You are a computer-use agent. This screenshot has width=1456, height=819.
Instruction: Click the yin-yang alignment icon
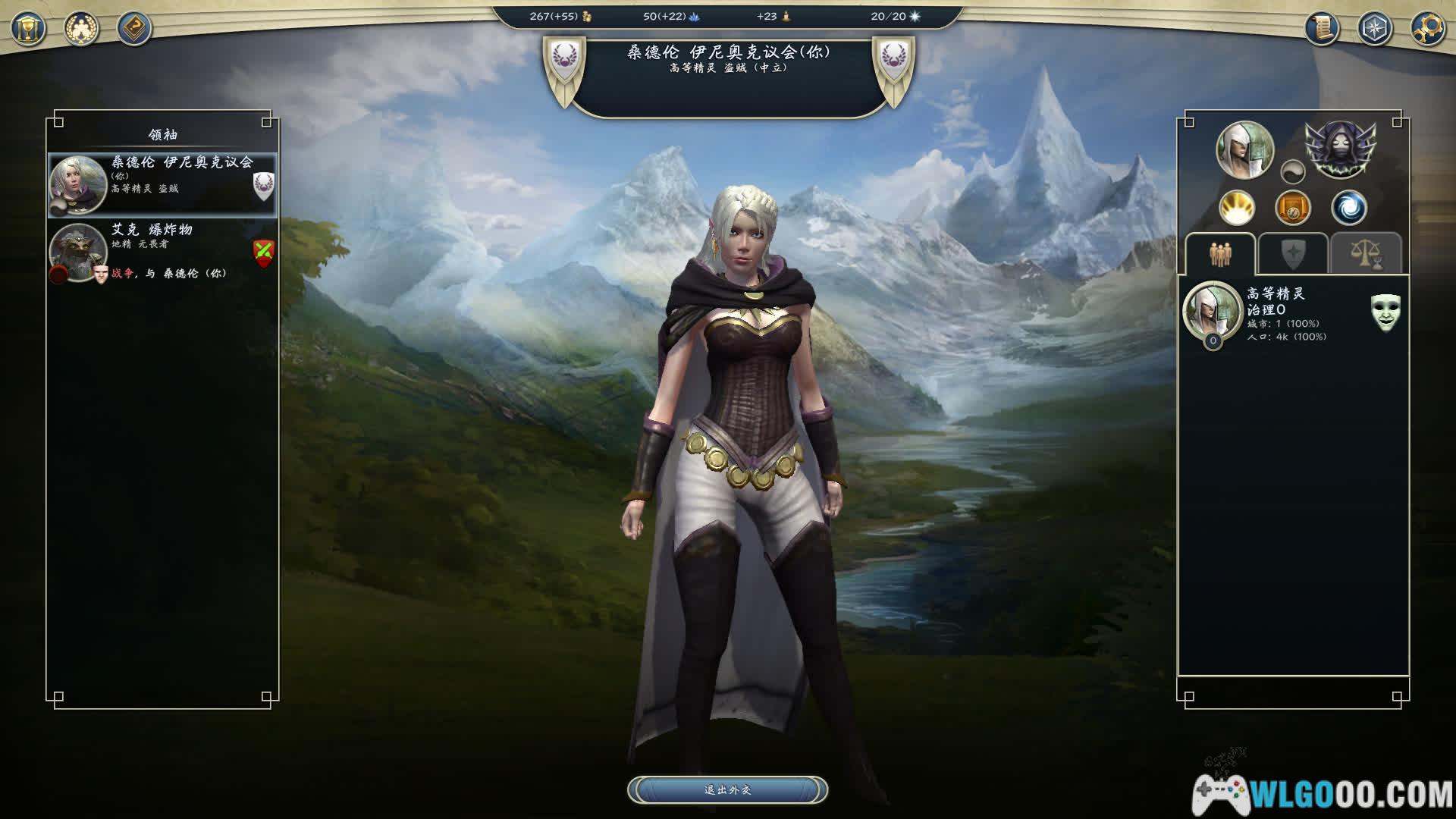click(1293, 172)
